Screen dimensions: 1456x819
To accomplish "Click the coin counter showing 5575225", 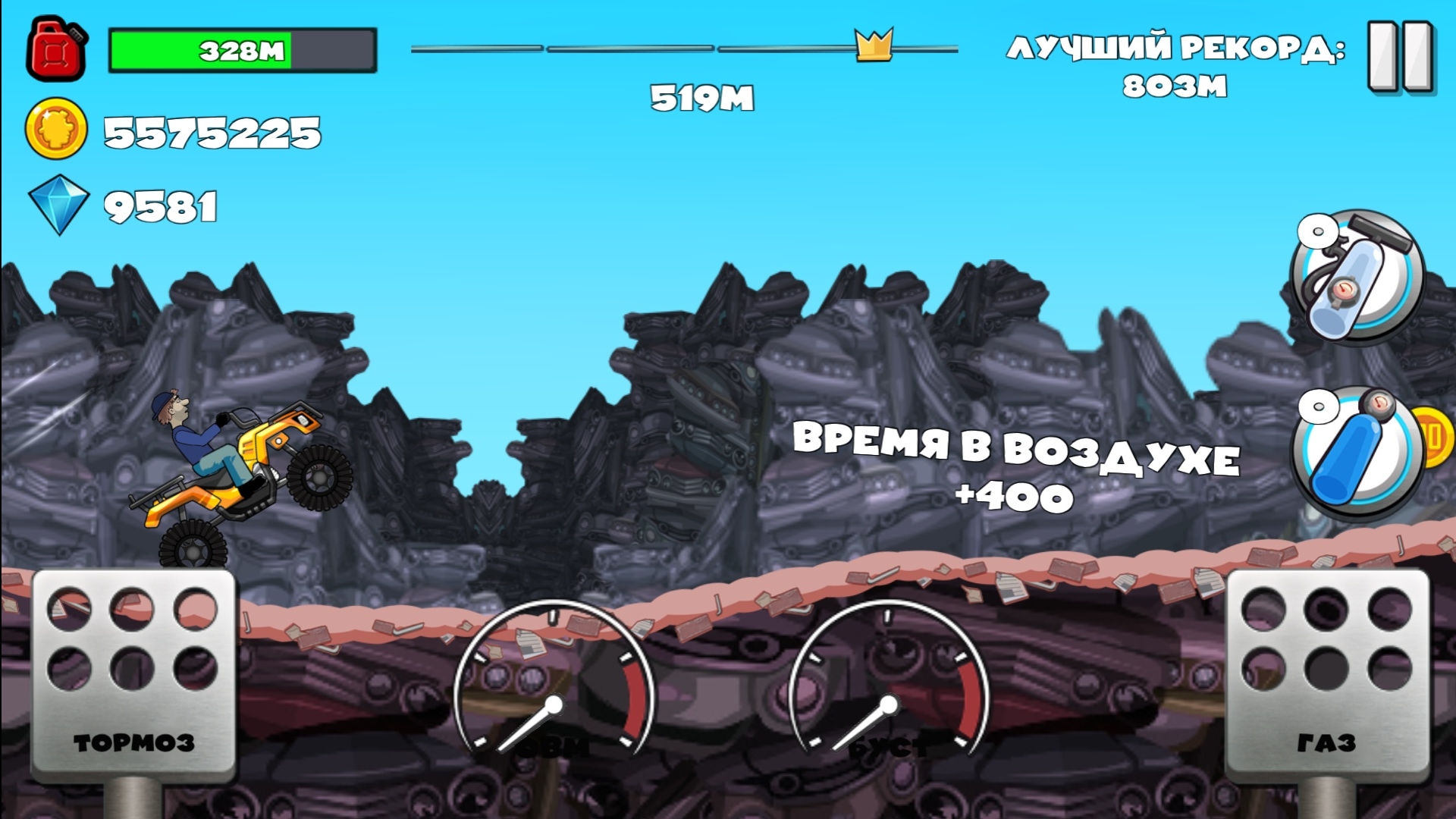I will 212,130.
